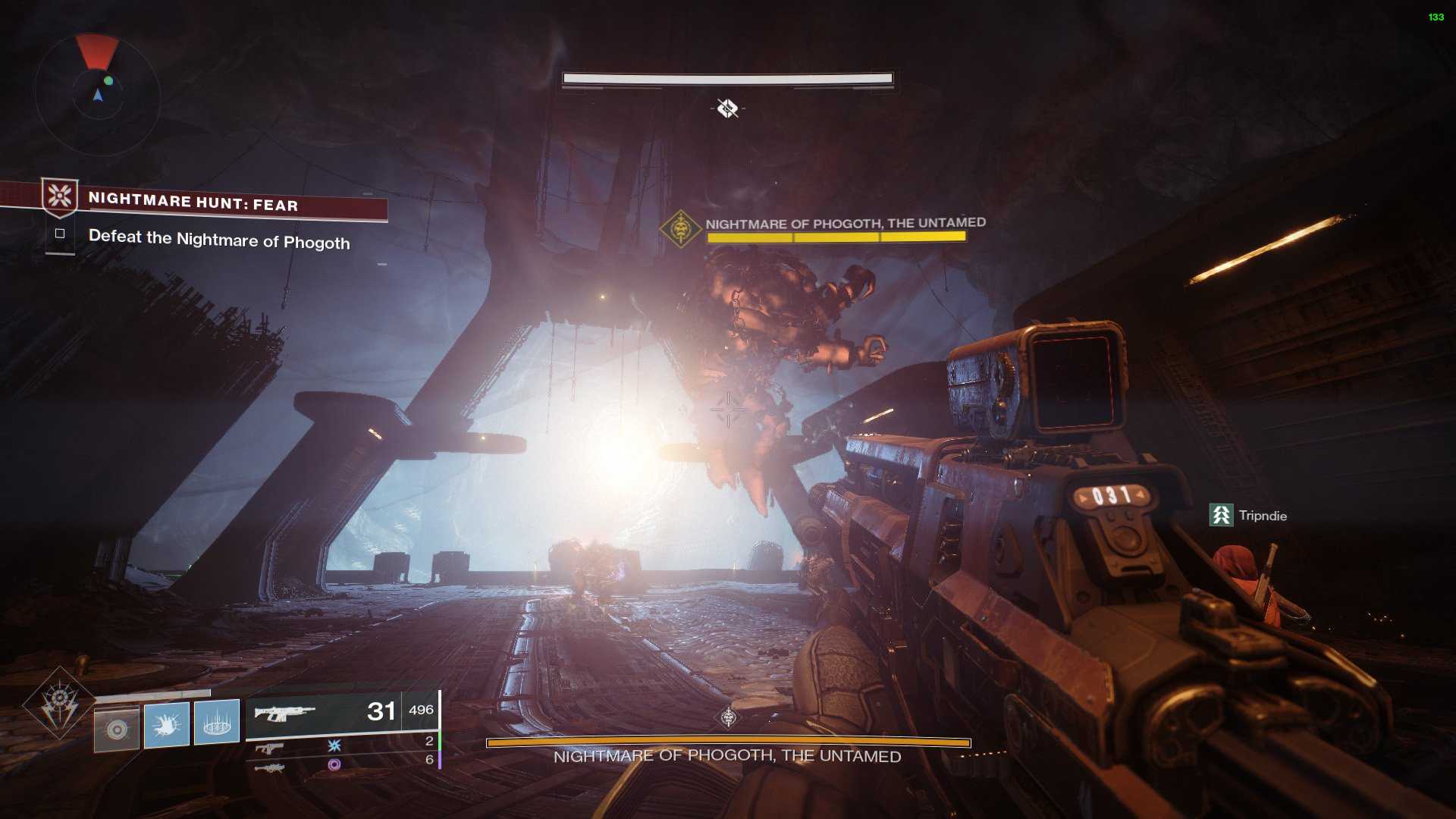Viewport: 1456px width, 819px height.
Task: Switch to the energy weapon sidearm slot
Action: (269, 748)
